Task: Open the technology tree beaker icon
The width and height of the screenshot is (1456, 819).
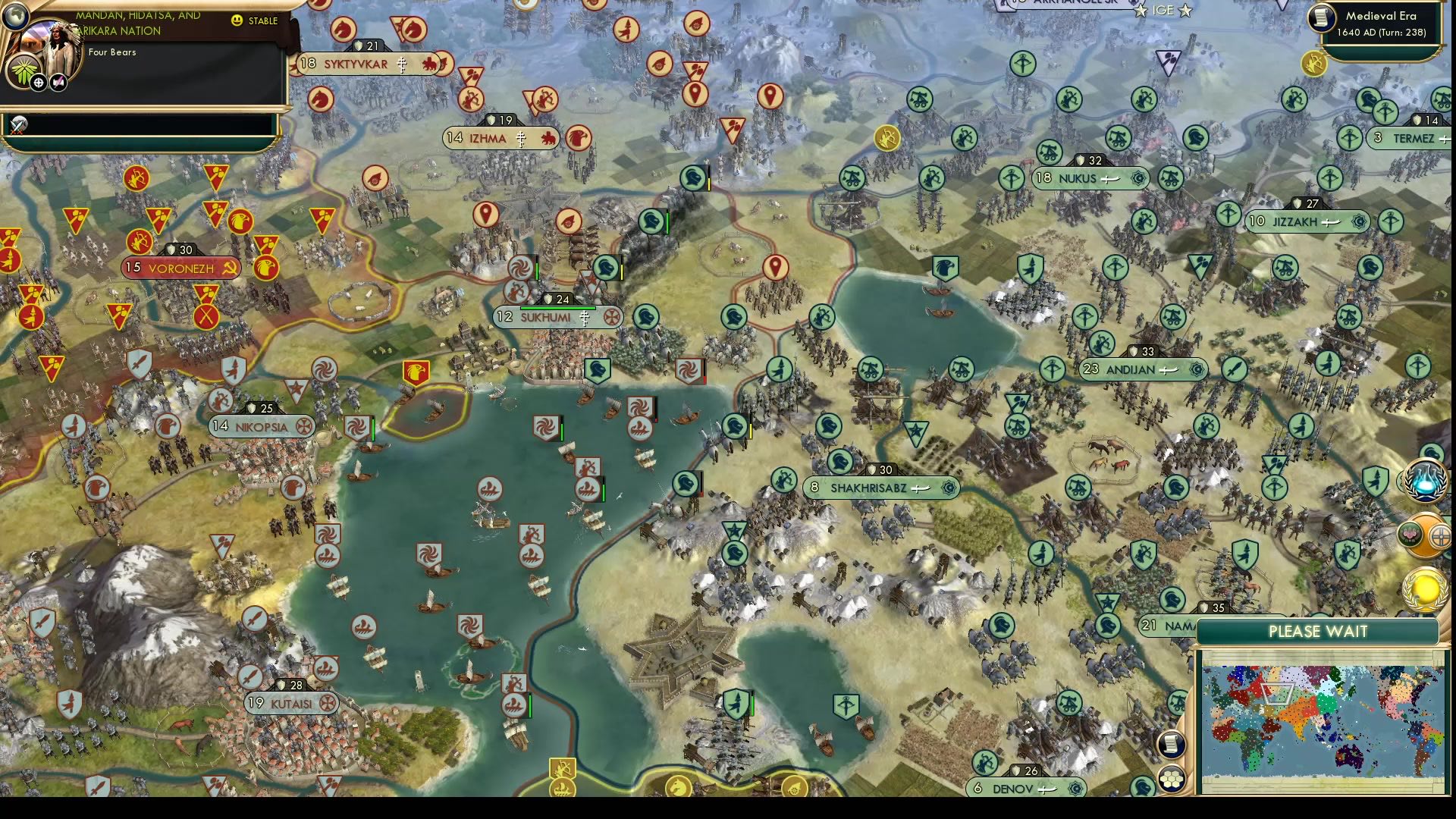Action: coord(1425,482)
